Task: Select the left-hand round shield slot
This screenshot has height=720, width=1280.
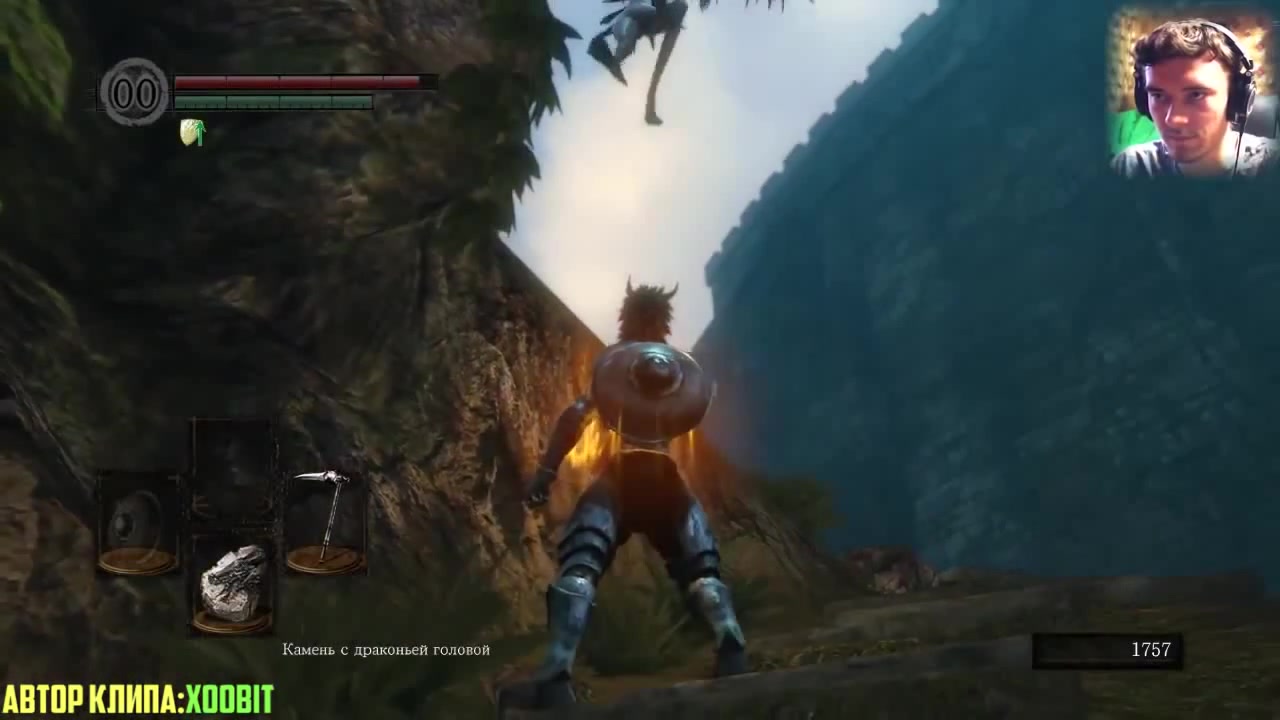Action: tap(138, 524)
